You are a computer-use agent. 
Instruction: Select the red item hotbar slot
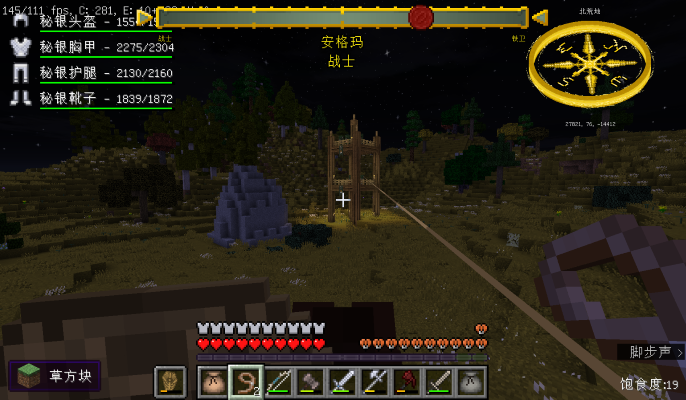pos(406,381)
